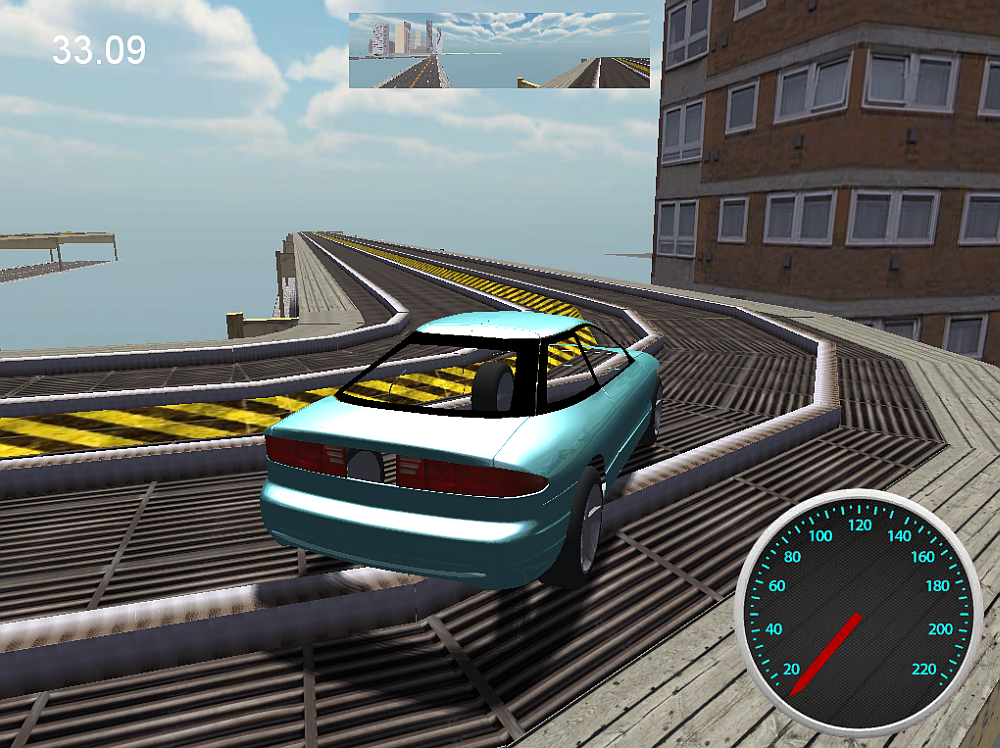1000x748 pixels.
Task: Click the rear-view mirror display
Action: click(x=499, y=51)
